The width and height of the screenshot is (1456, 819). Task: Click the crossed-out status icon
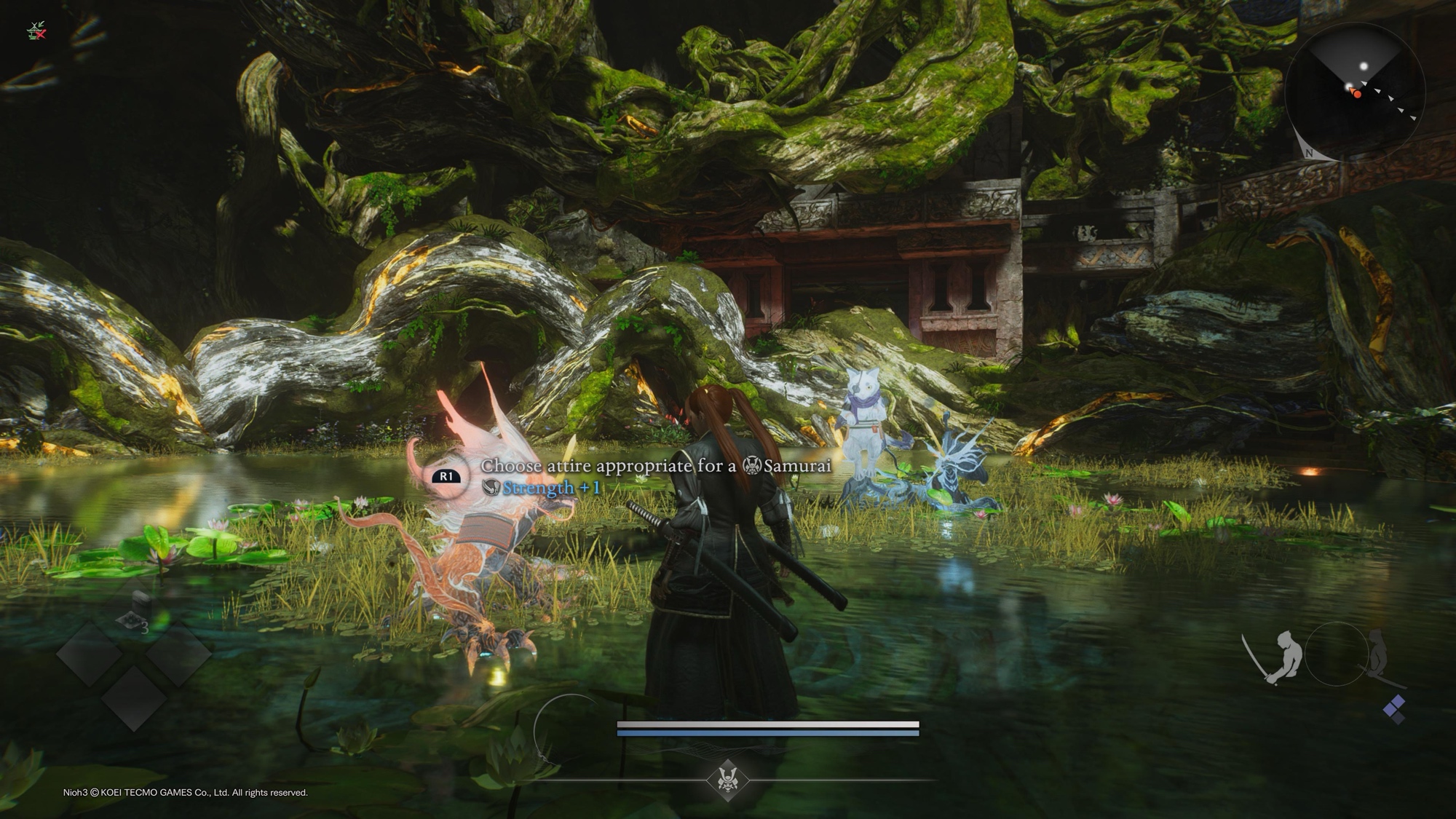click(x=36, y=31)
